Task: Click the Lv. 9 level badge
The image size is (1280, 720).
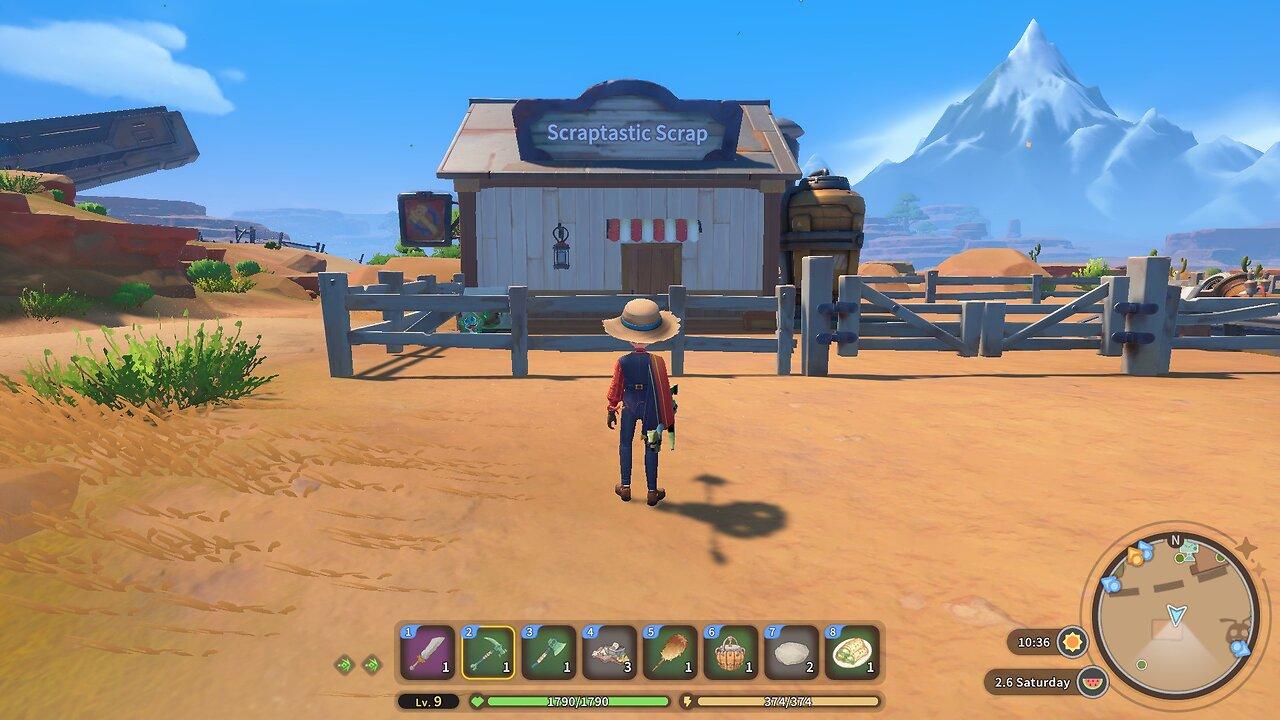Action: (428, 701)
